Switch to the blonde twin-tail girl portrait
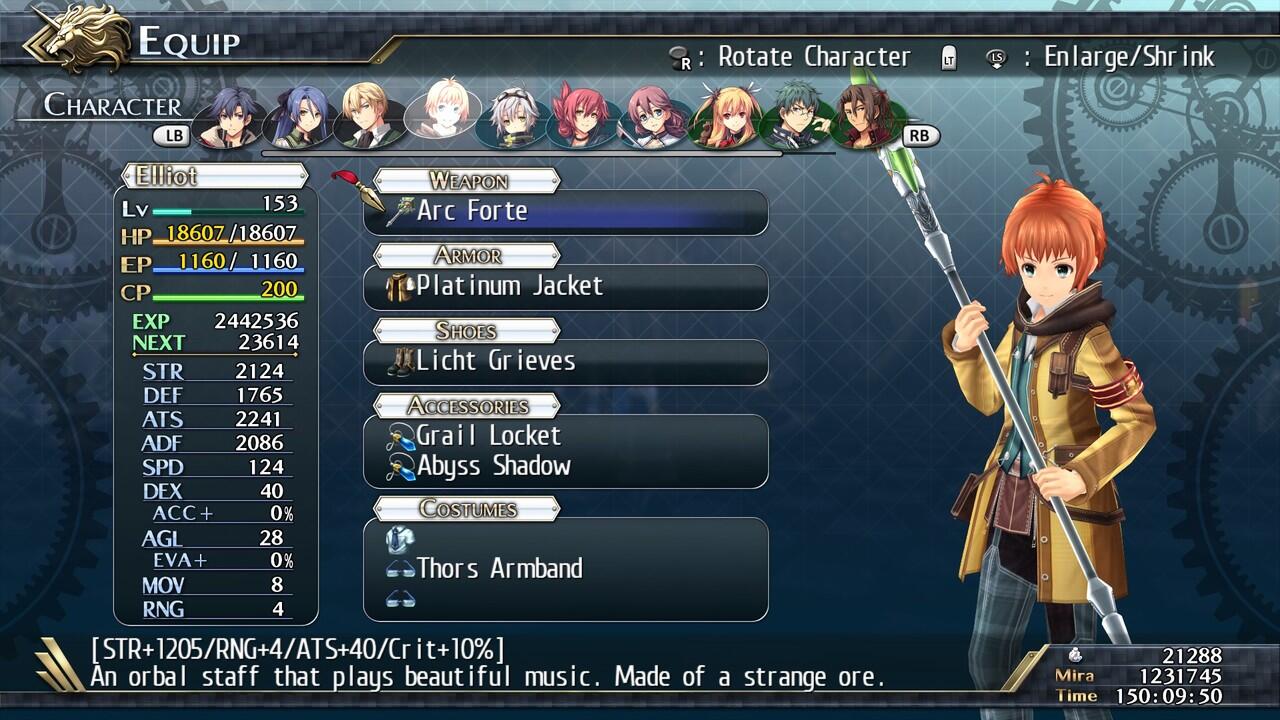 tap(727, 116)
